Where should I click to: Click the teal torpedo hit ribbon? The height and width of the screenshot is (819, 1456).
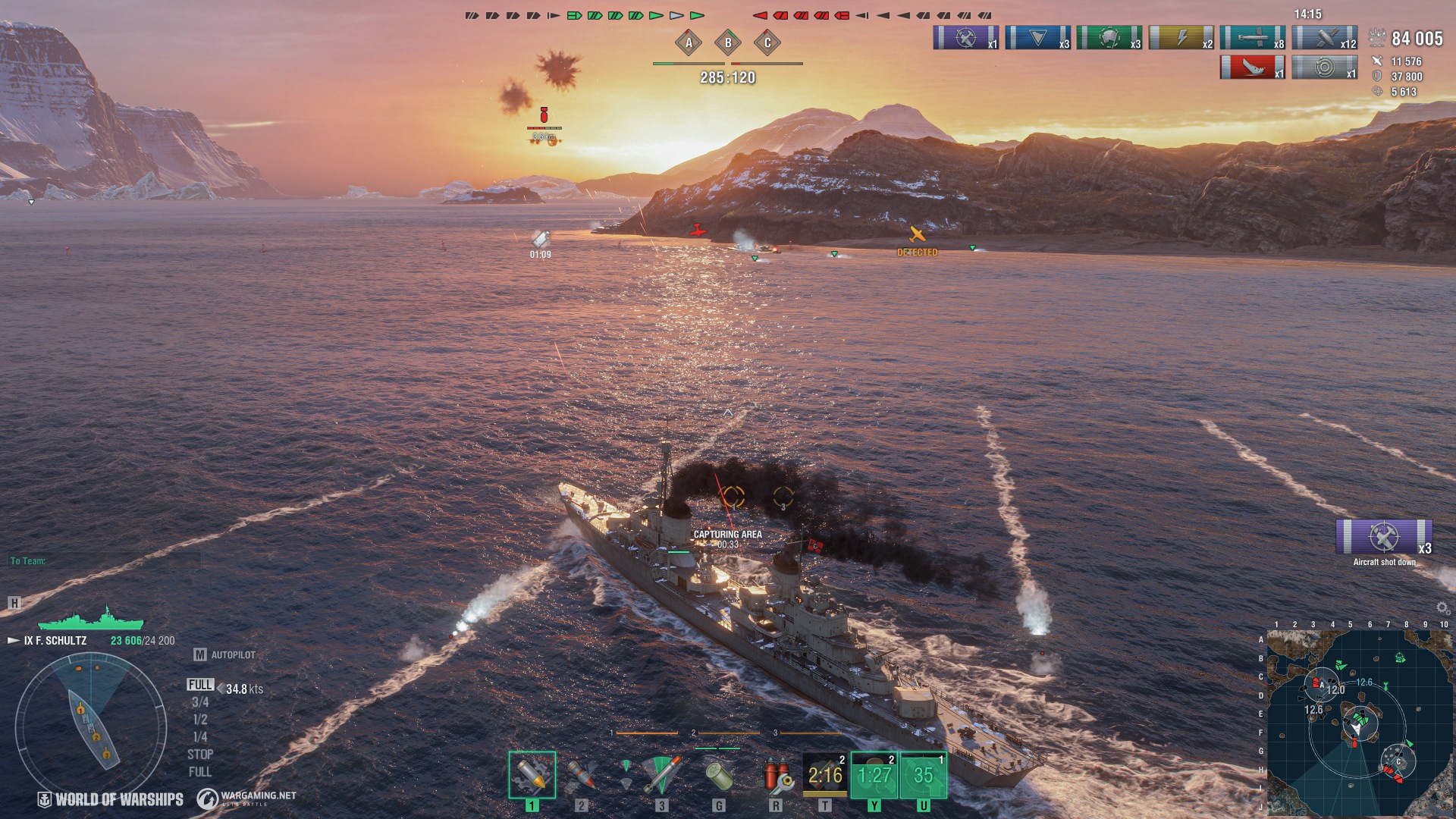[1252, 37]
